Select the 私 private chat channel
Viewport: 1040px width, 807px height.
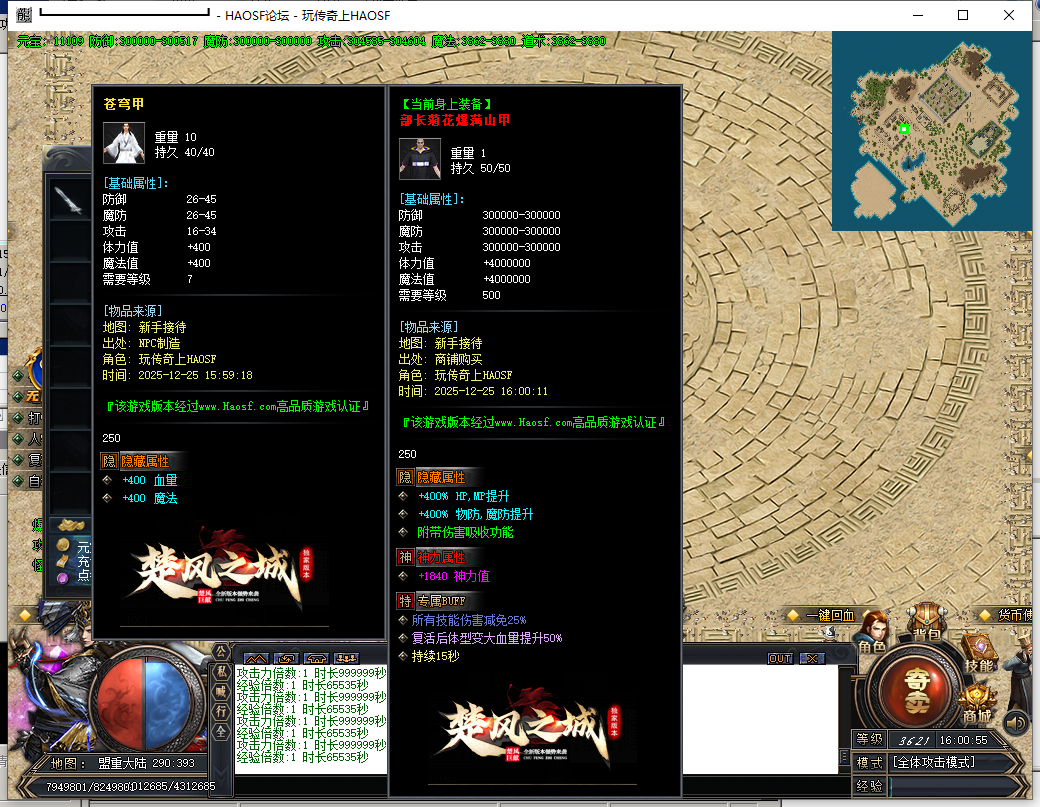click(x=222, y=672)
